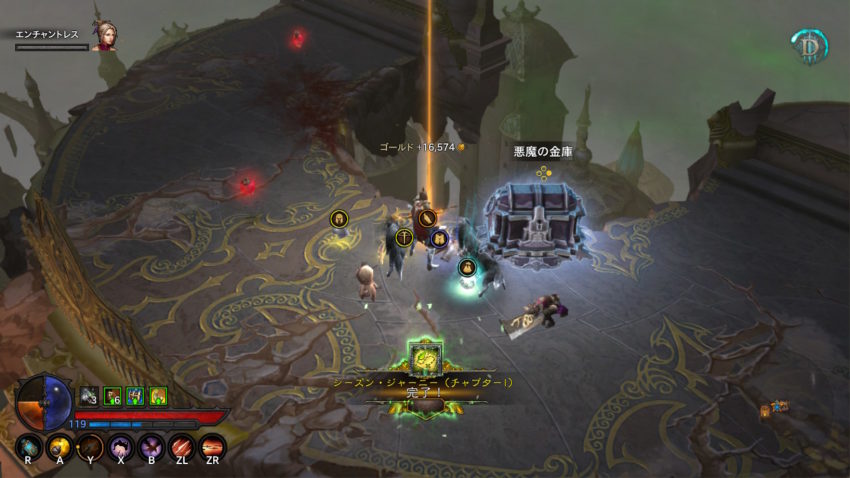This screenshot has height=478, width=850.
Task: Fire the orange streak skill
Action: pos(212,447)
